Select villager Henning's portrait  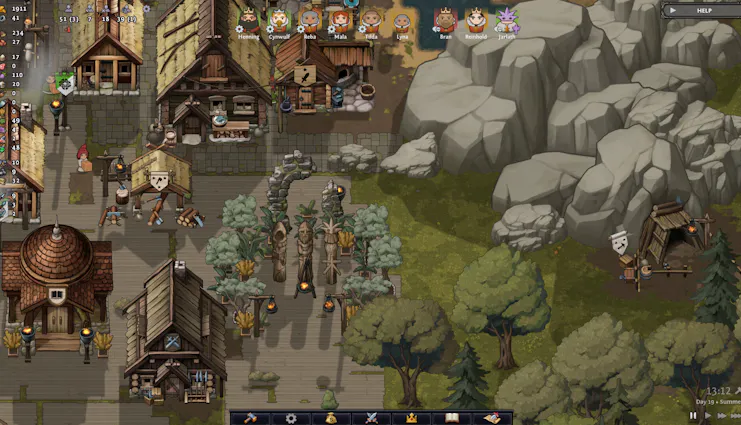click(x=248, y=19)
